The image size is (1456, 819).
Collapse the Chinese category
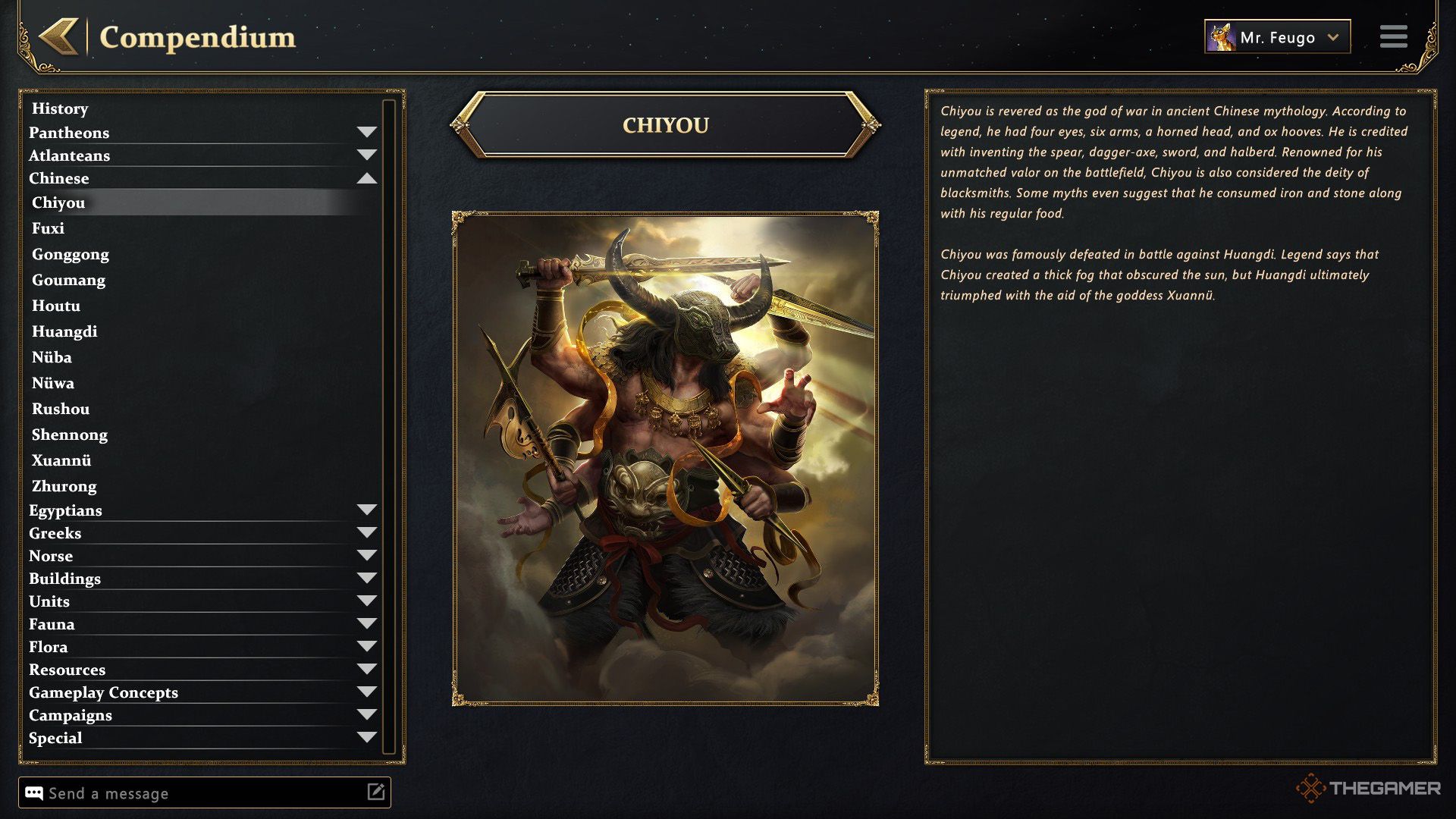point(366,178)
